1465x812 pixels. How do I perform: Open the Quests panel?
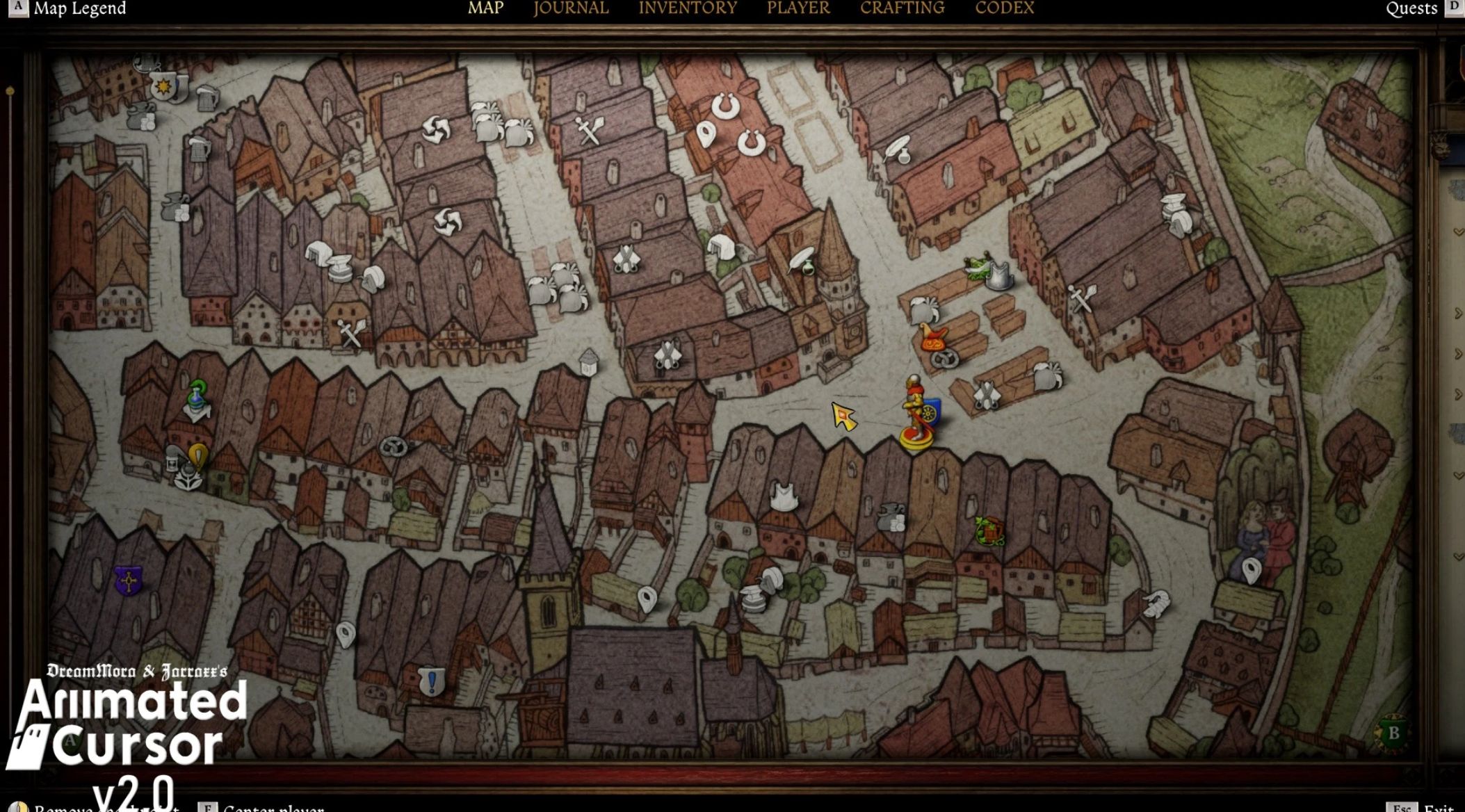tap(1411, 8)
